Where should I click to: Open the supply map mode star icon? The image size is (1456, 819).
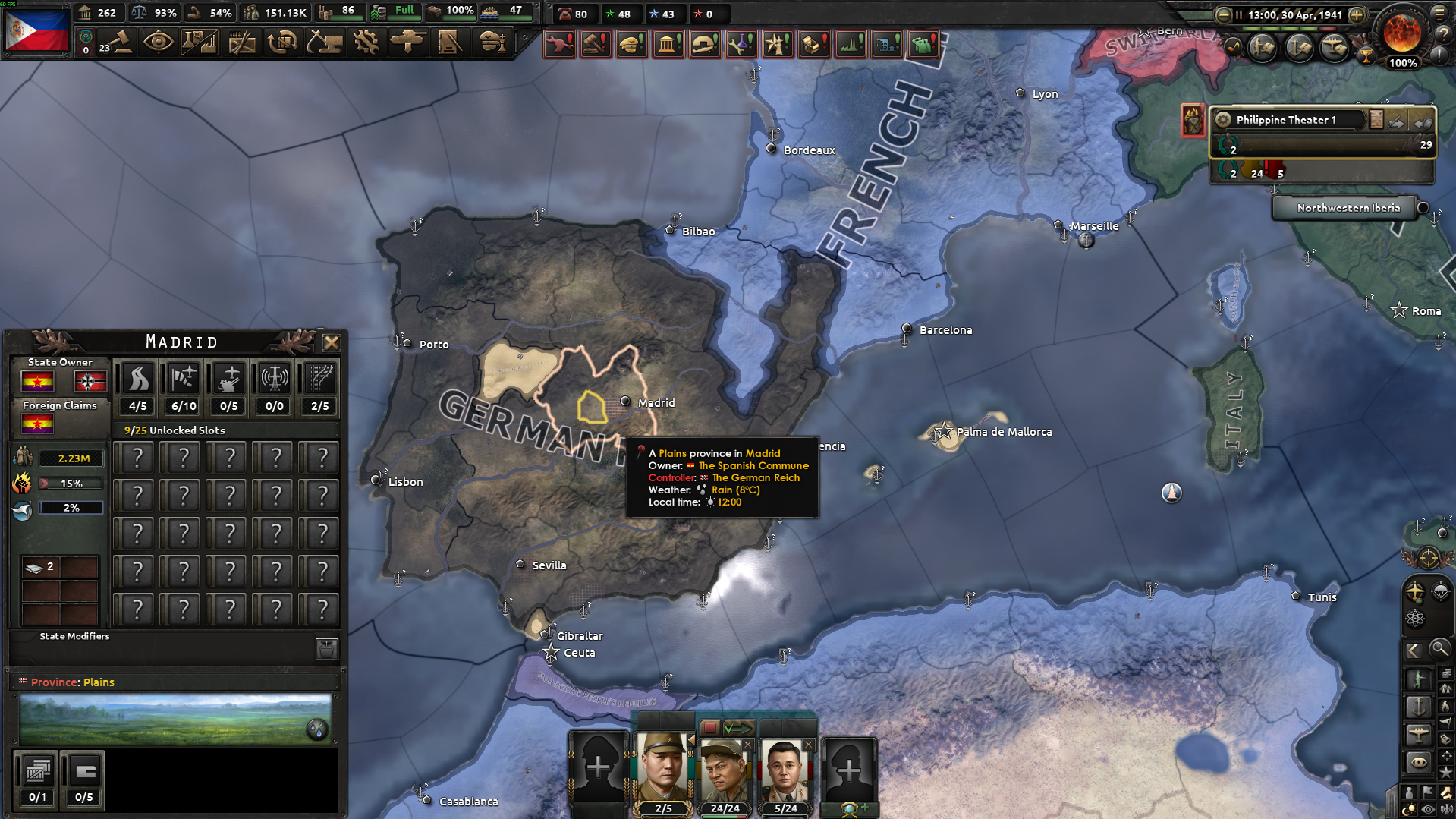point(1445,770)
